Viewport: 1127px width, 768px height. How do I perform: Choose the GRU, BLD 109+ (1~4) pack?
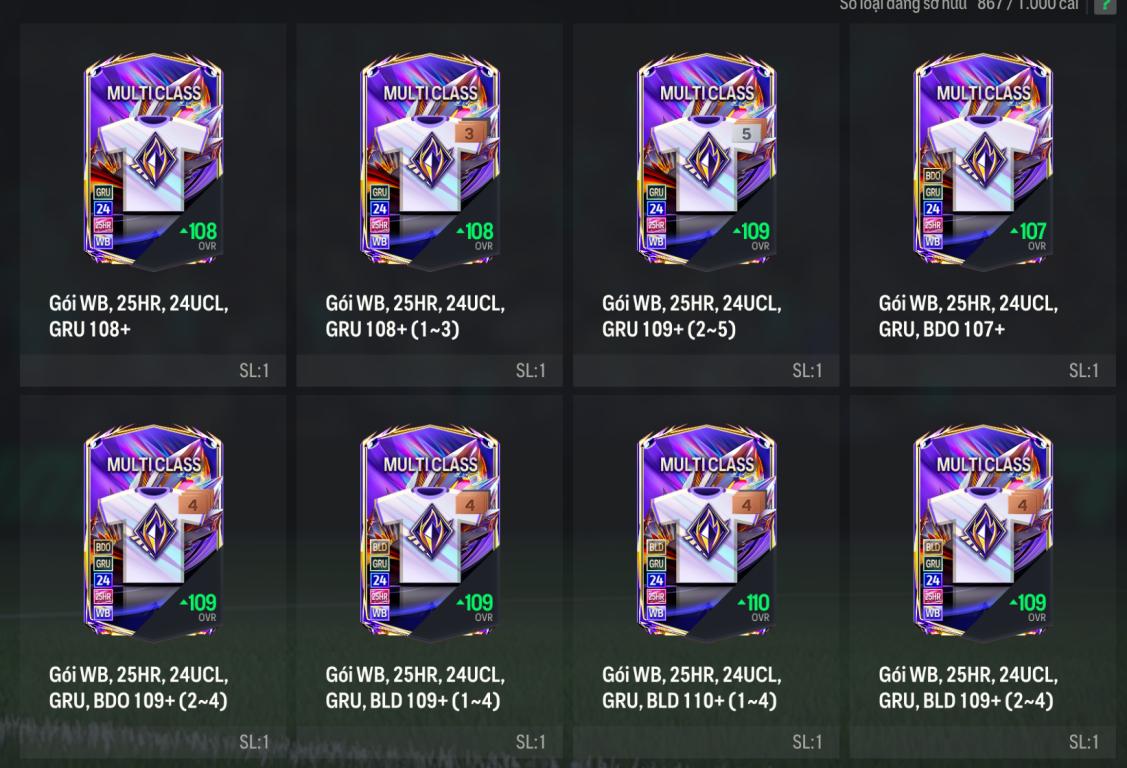point(429,532)
